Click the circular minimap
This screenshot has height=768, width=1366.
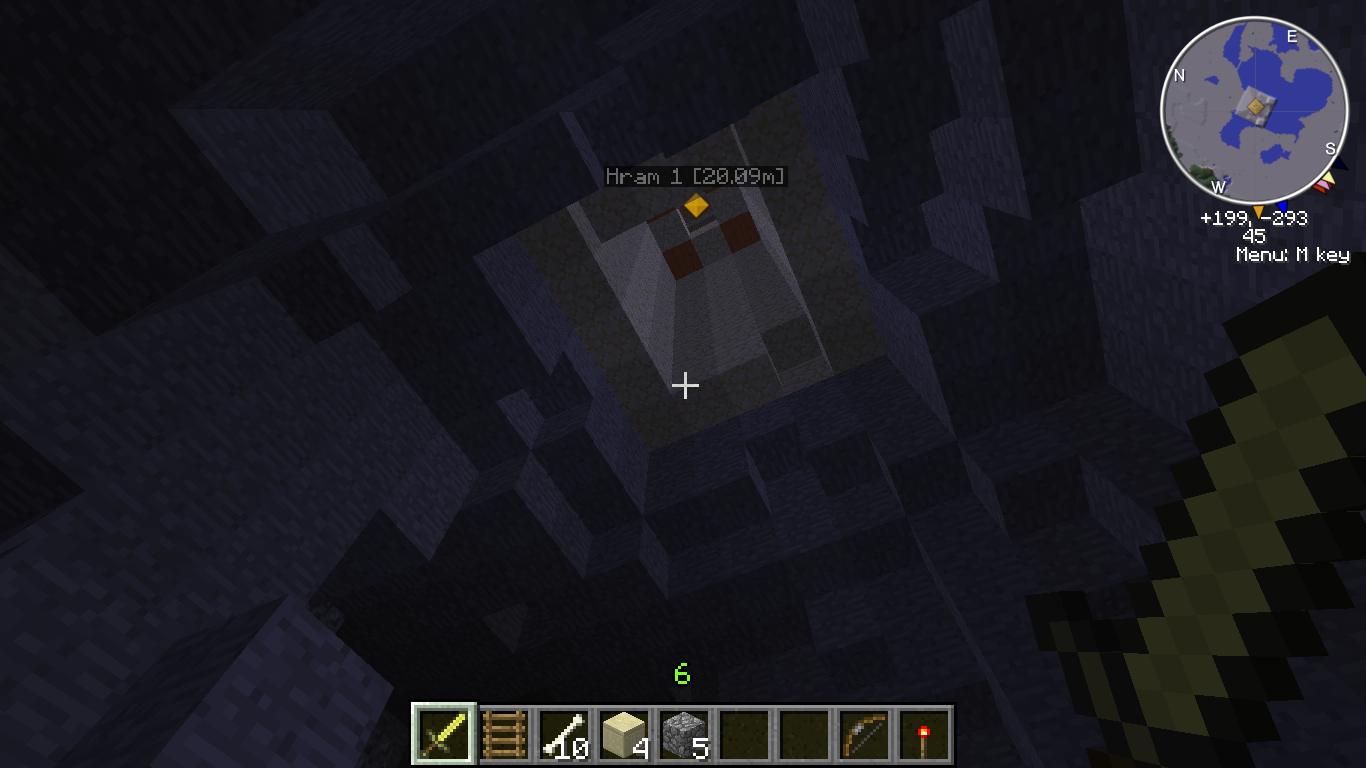[x=1253, y=108]
